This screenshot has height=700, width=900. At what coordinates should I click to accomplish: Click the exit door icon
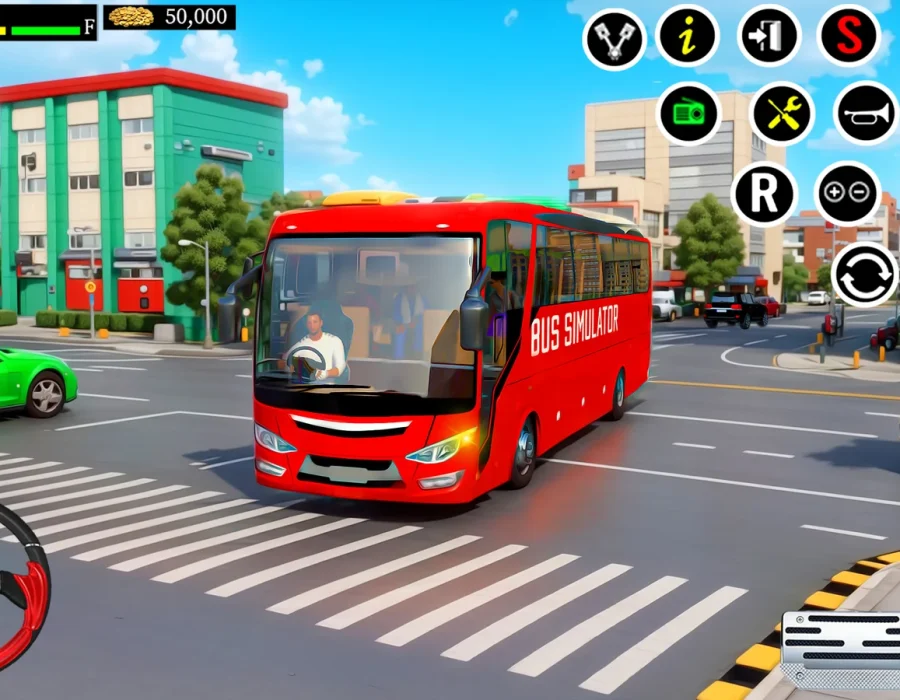(x=769, y=37)
